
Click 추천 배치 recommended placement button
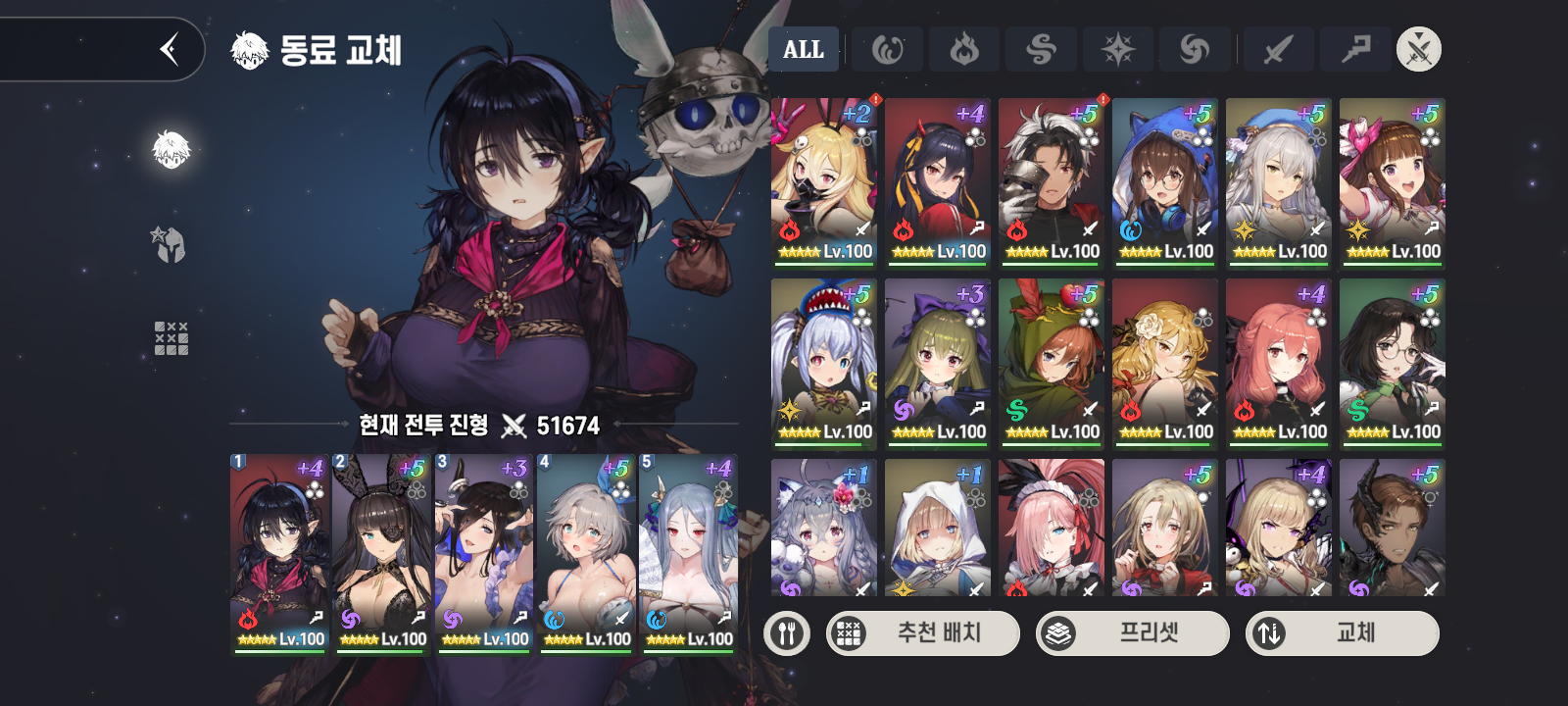pos(922,633)
